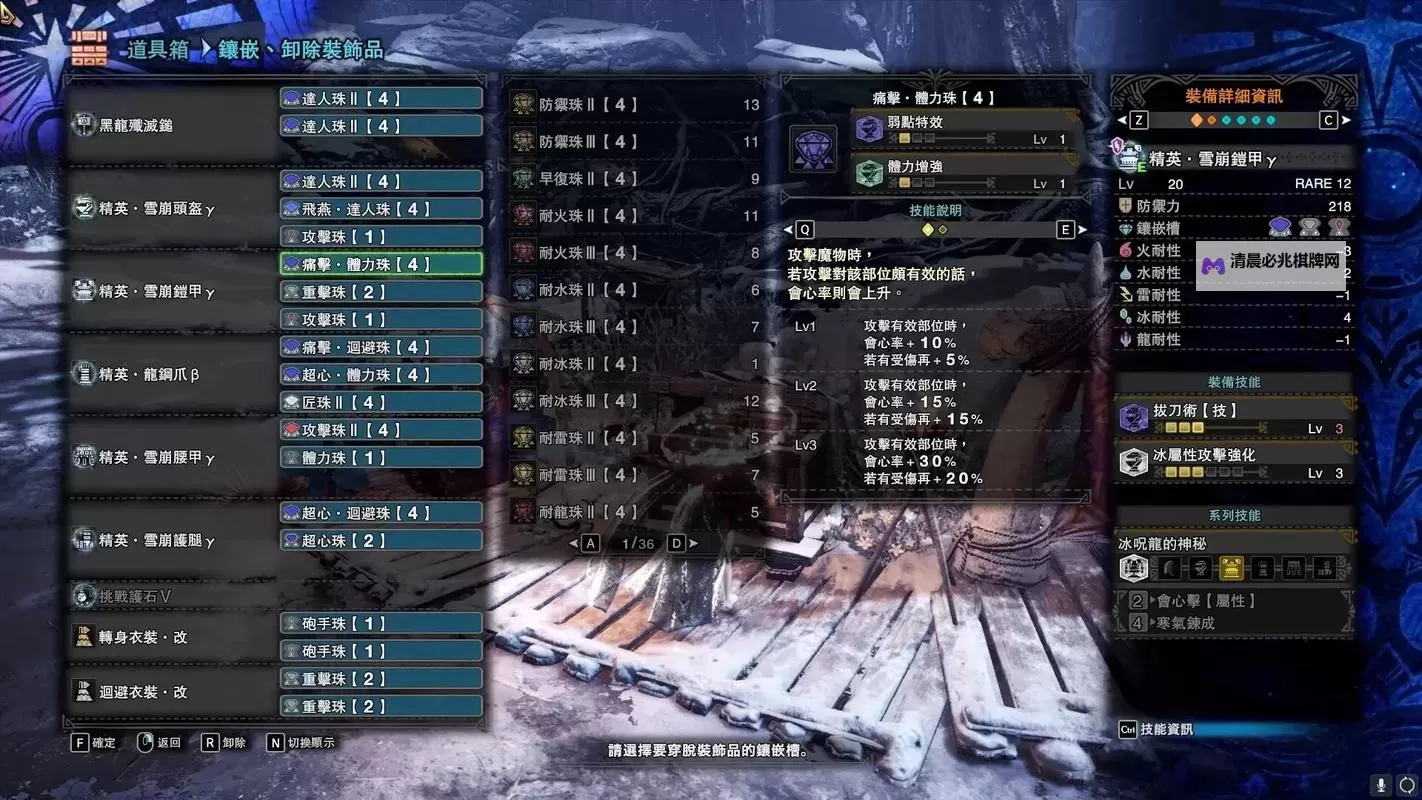Select the 飛燕·達人珠【4】 decoration slot
This screenshot has height=800, width=1422.
tap(381, 209)
